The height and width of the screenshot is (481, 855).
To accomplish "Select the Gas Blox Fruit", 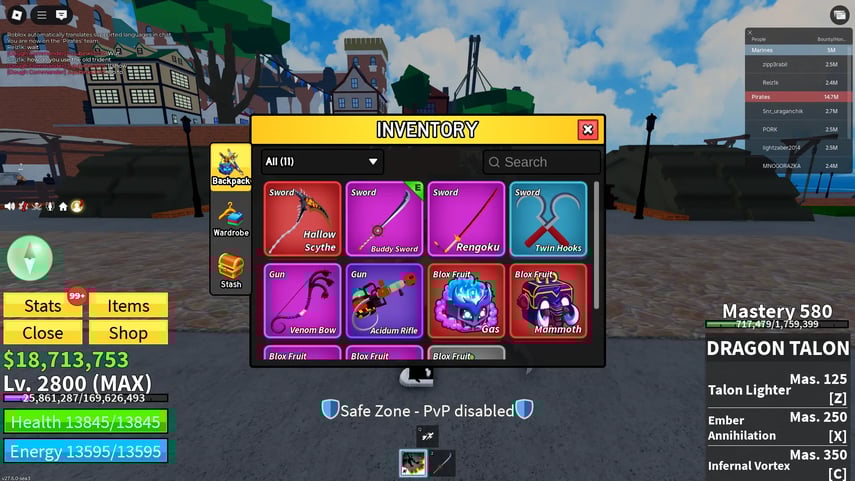I will (x=467, y=301).
